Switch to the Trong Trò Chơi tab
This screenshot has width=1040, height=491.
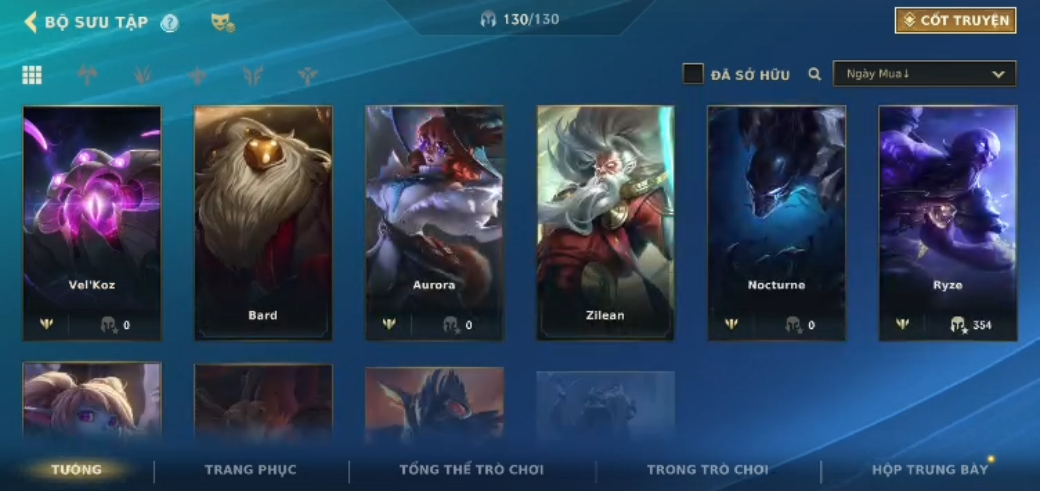707,470
